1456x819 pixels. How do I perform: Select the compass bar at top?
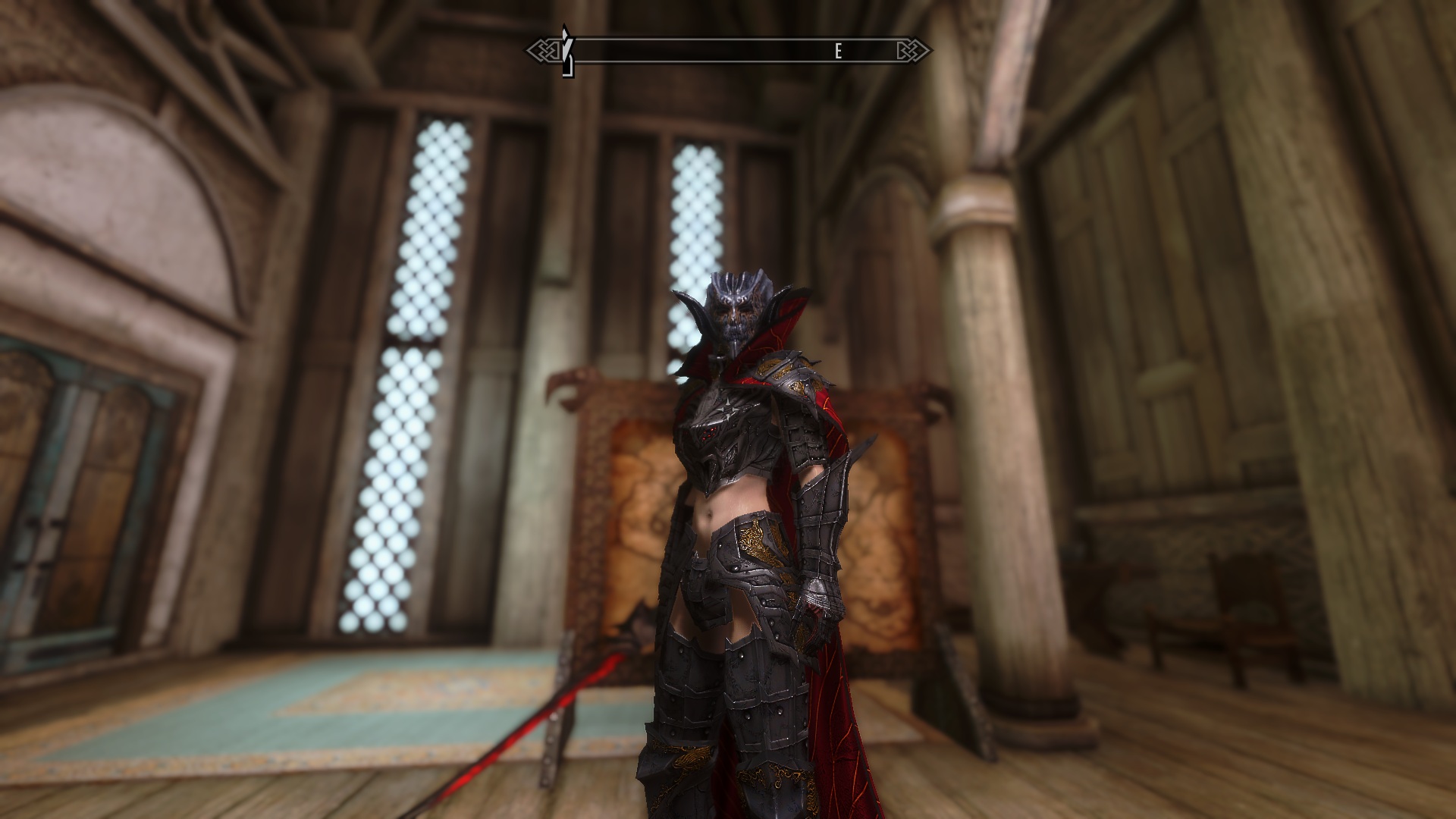730,52
